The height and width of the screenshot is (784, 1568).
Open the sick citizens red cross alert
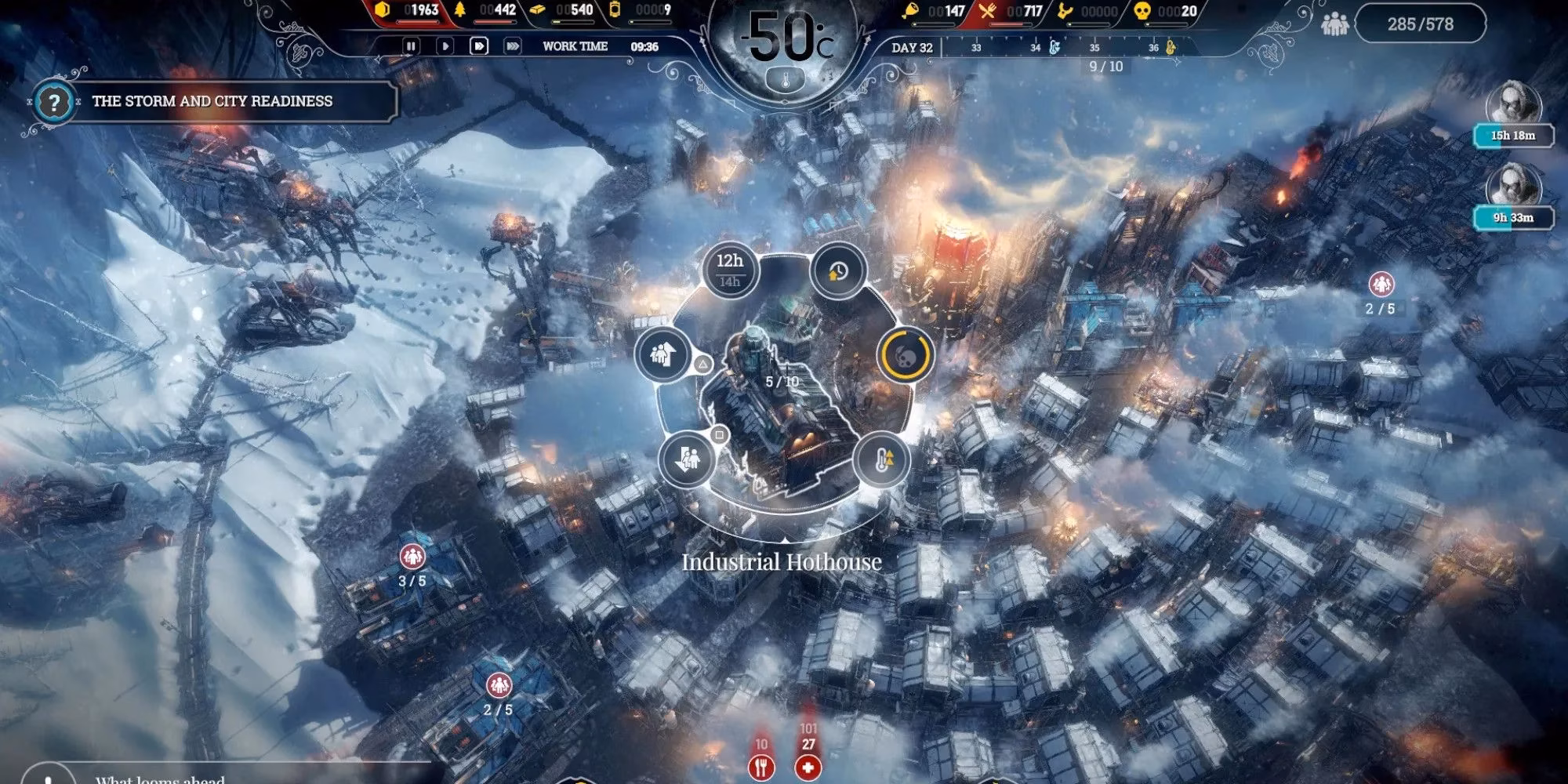coord(808,766)
